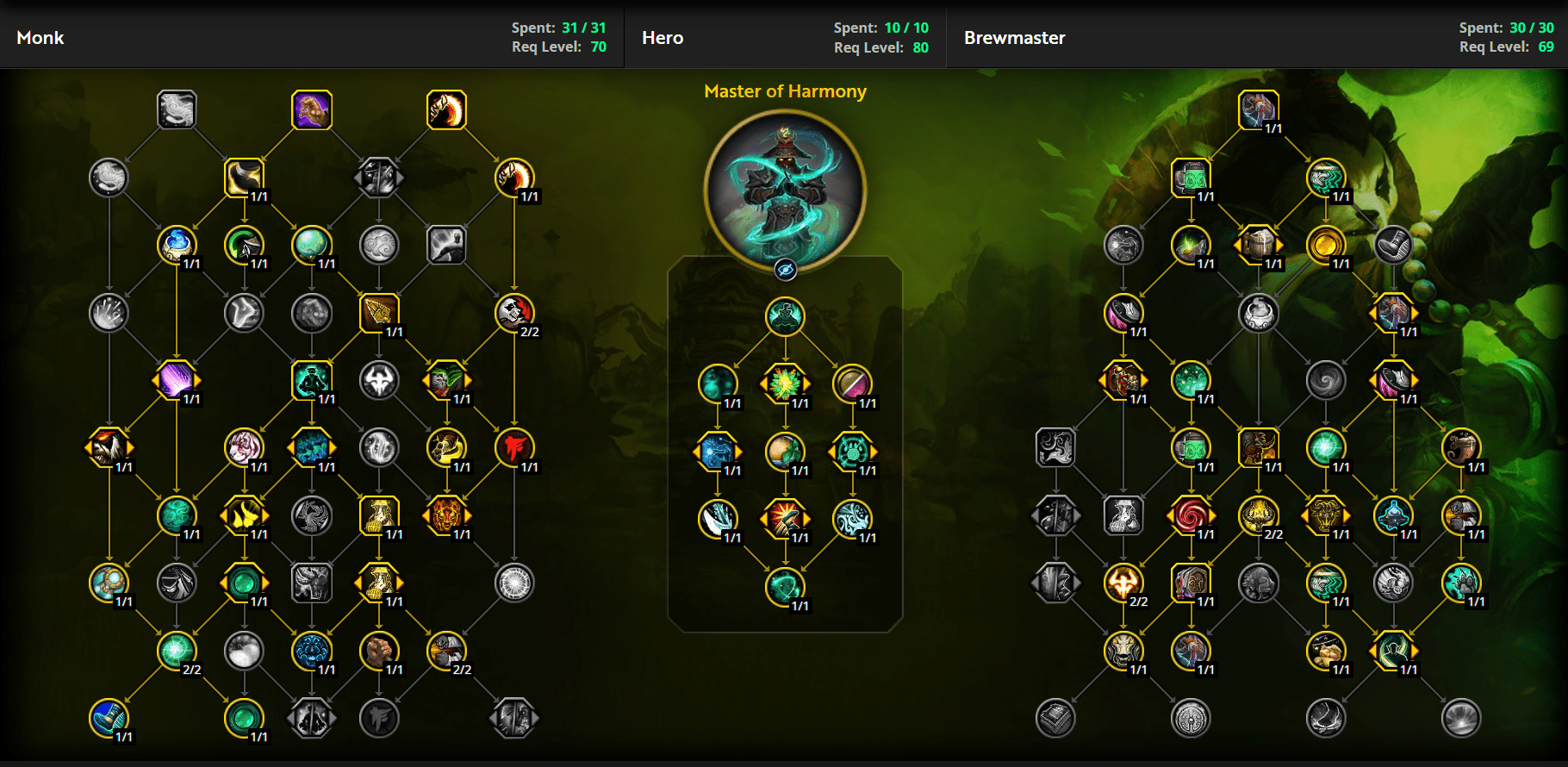Select the Monk tab in the top bar

point(40,38)
